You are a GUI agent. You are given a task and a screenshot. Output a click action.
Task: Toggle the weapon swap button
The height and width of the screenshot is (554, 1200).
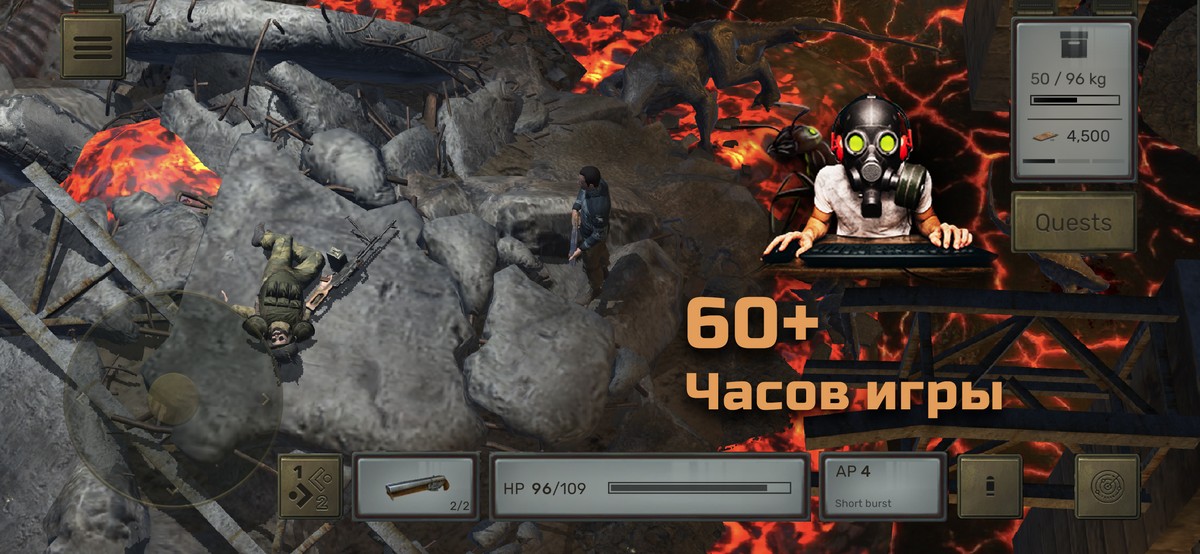310,487
